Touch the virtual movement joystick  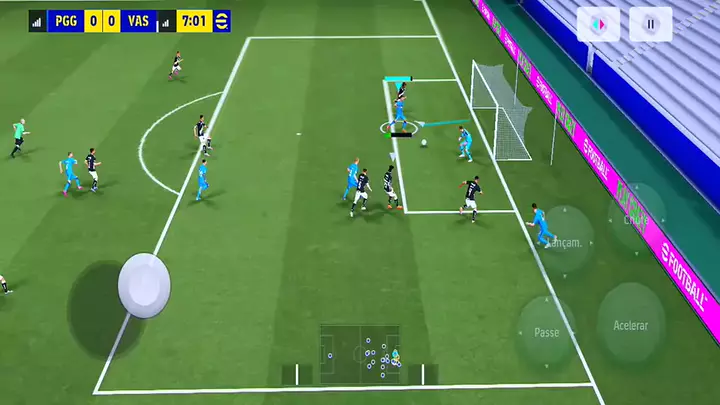(144, 286)
